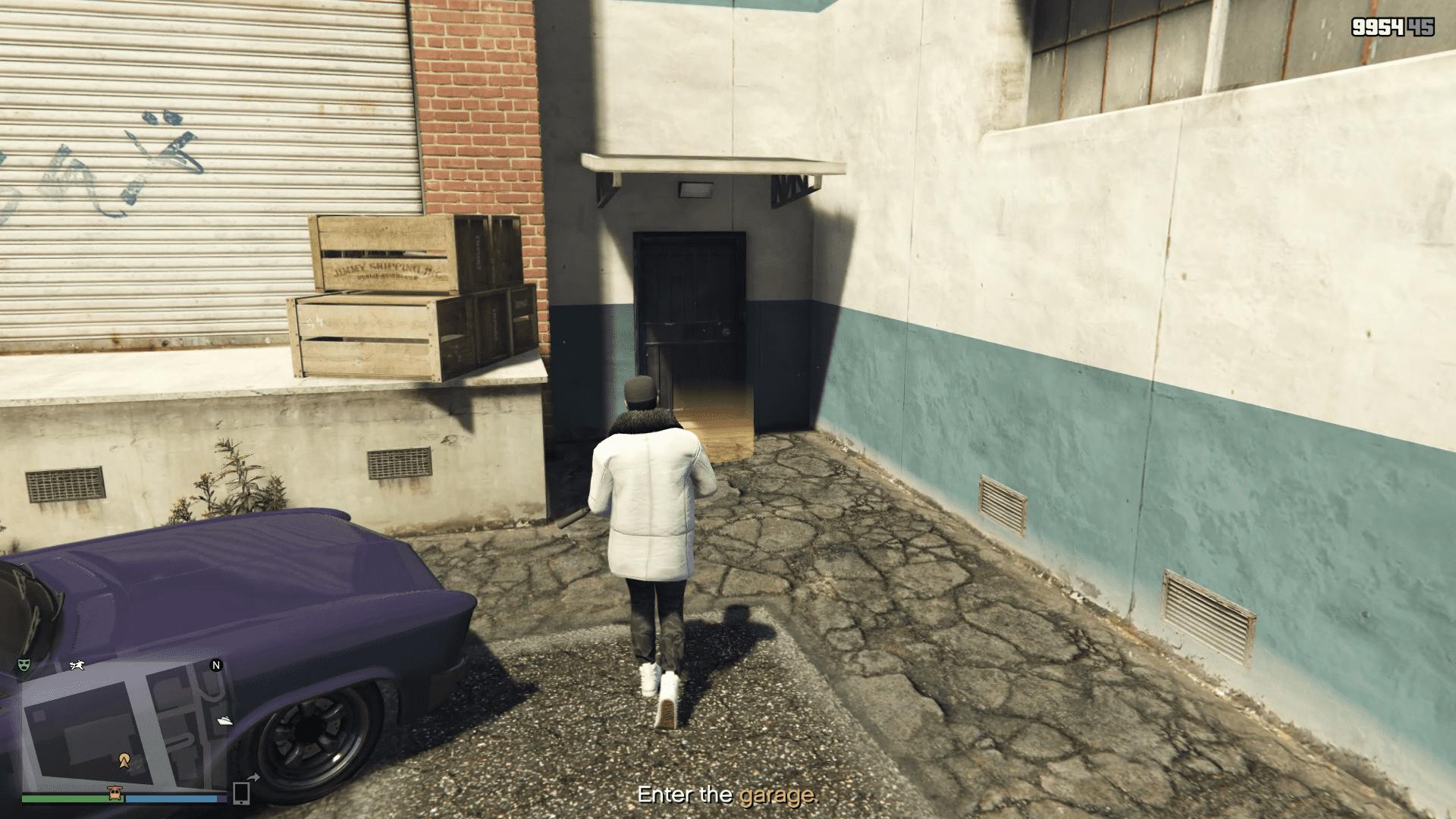Click the white arrow icon above the phone
Image resolution: width=1456 pixels, height=819 pixels.
253,777
